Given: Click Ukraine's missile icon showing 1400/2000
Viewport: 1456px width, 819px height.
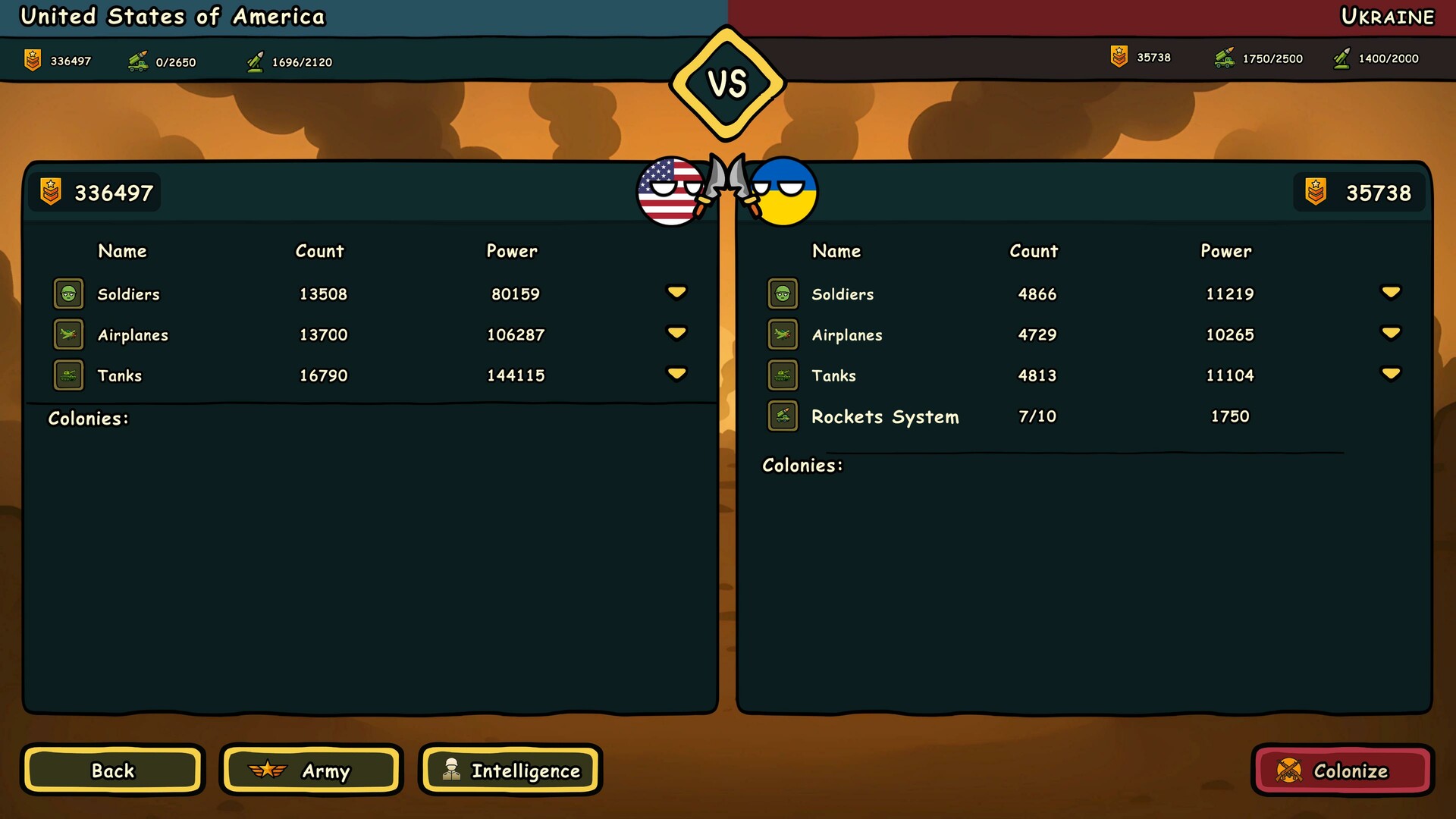Looking at the screenshot, I should click(x=1342, y=58).
